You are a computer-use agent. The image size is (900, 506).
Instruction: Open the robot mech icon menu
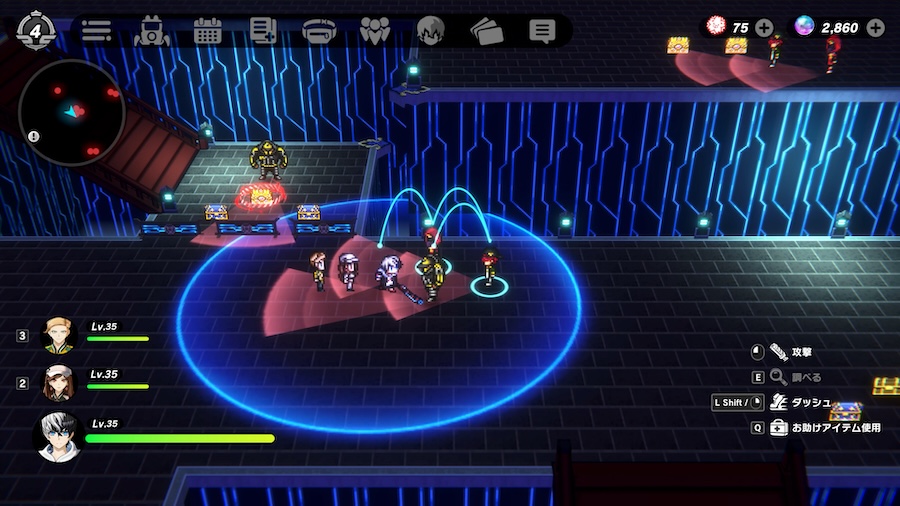click(x=152, y=30)
